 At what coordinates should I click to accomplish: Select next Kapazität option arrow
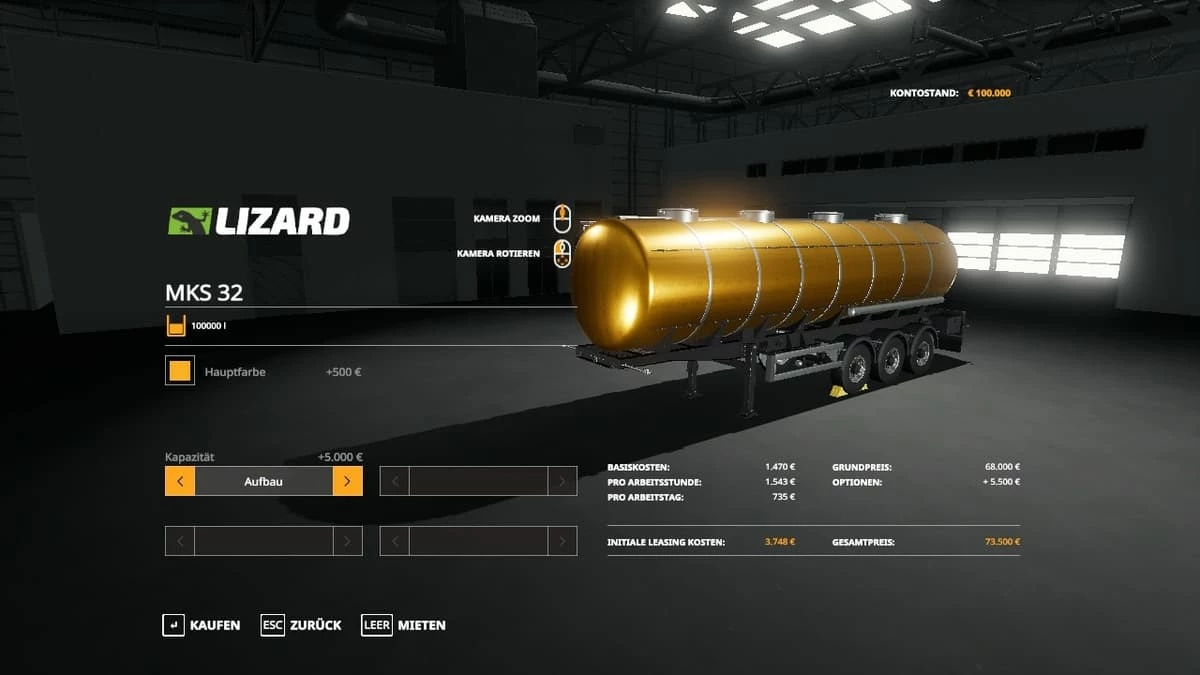pyautogui.click(x=347, y=481)
